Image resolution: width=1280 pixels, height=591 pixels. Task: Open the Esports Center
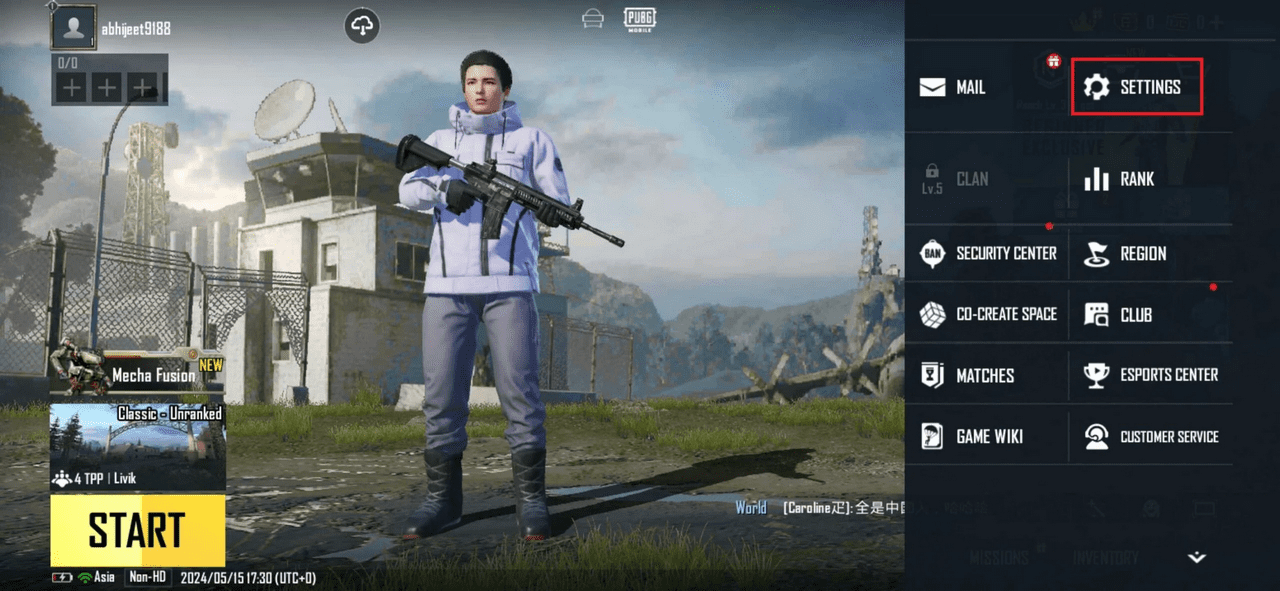[1151, 375]
